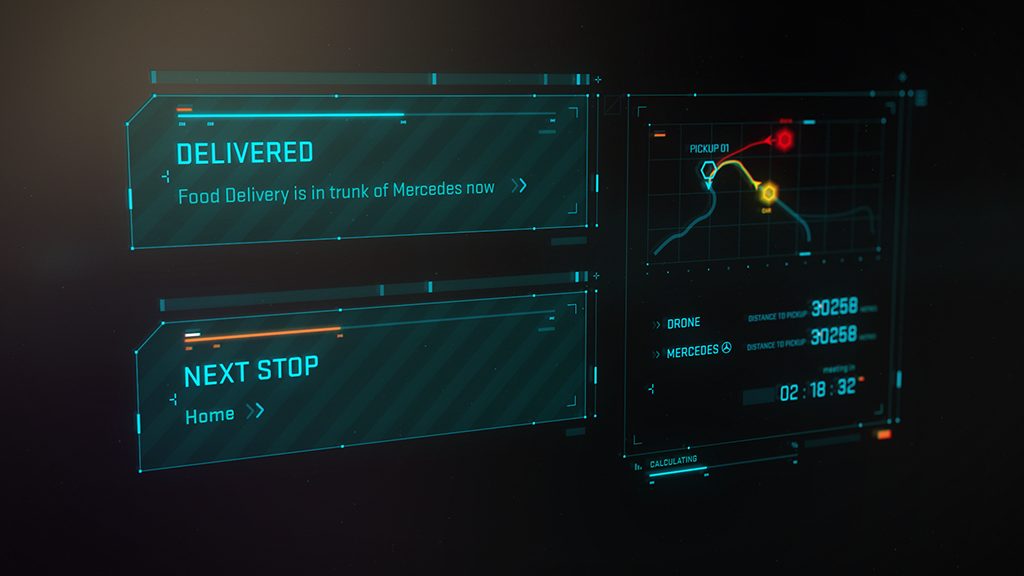Select the Drone row in the list

[683, 323]
